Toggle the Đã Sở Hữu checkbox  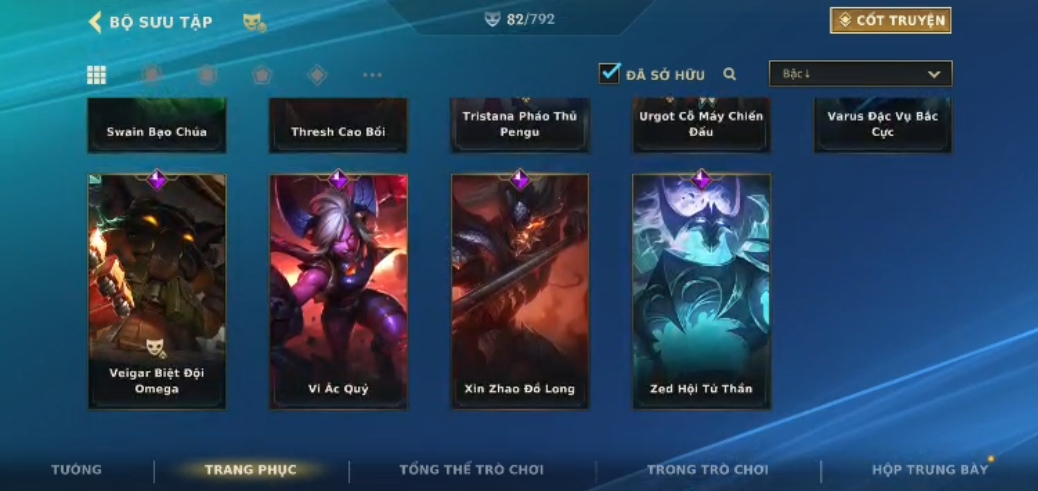point(609,73)
